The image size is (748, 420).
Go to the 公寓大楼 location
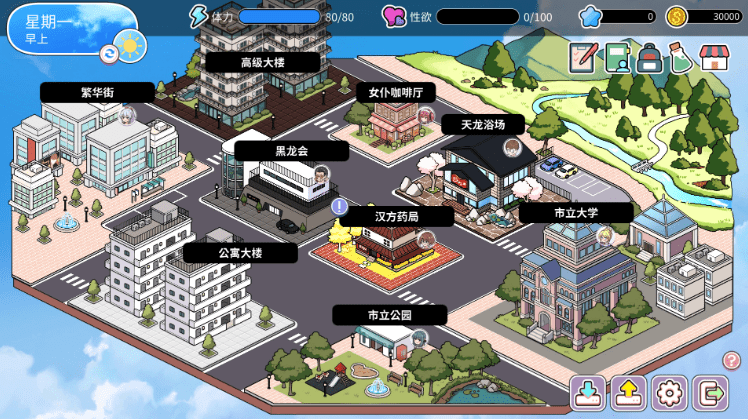tap(240, 253)
